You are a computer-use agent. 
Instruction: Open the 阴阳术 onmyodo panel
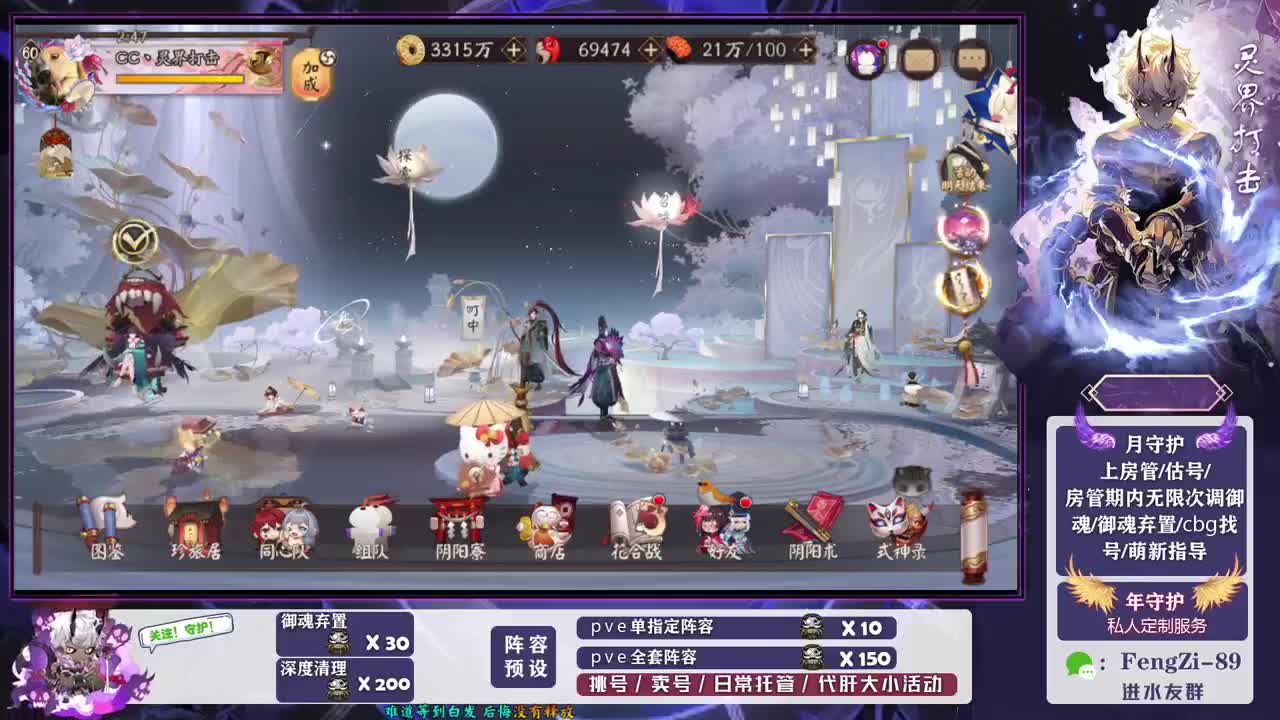pyautogui.click(x=810, y=520)
